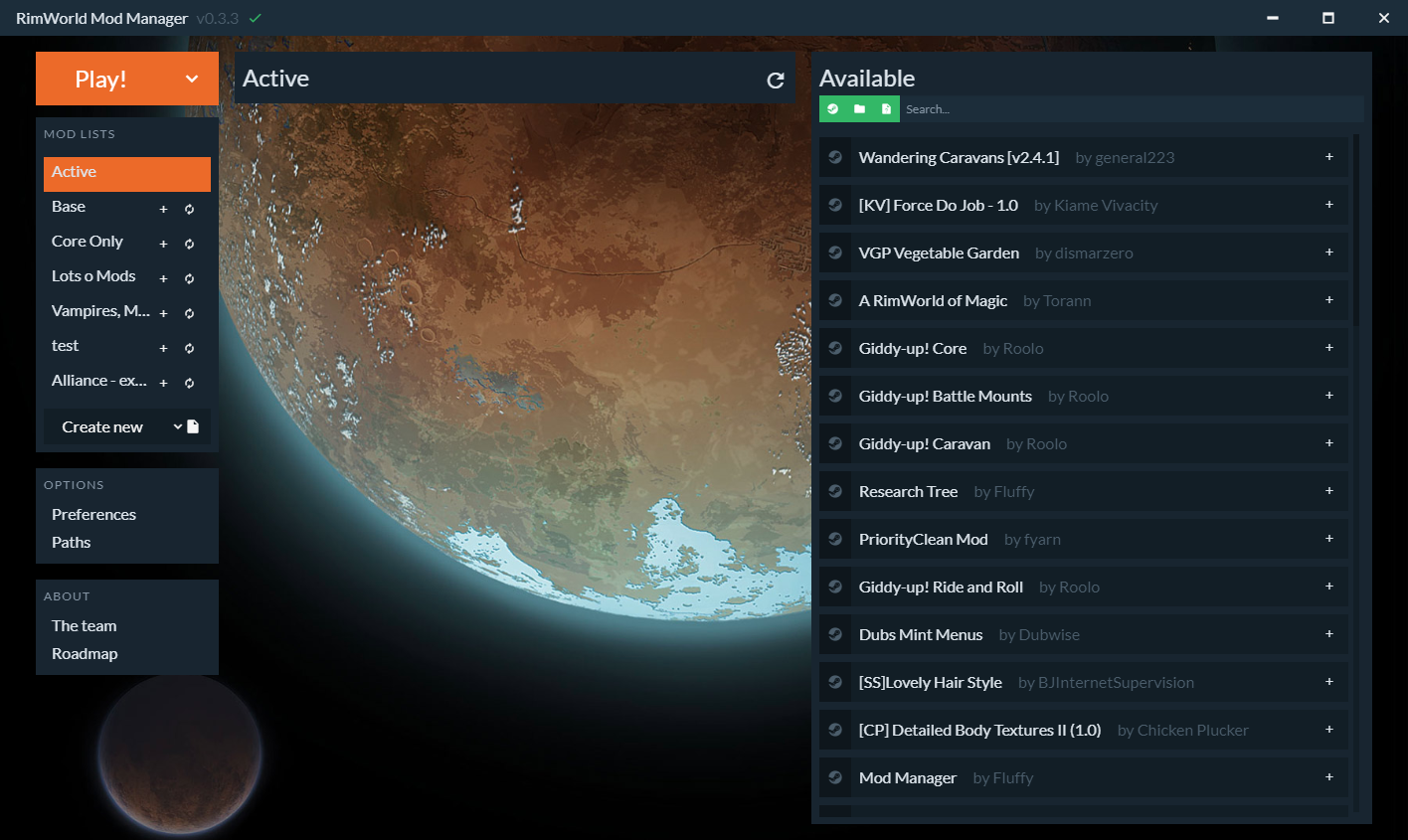Switch to the Vampires, M... mod list
The image size is (1408, 840).
point(99,310)
